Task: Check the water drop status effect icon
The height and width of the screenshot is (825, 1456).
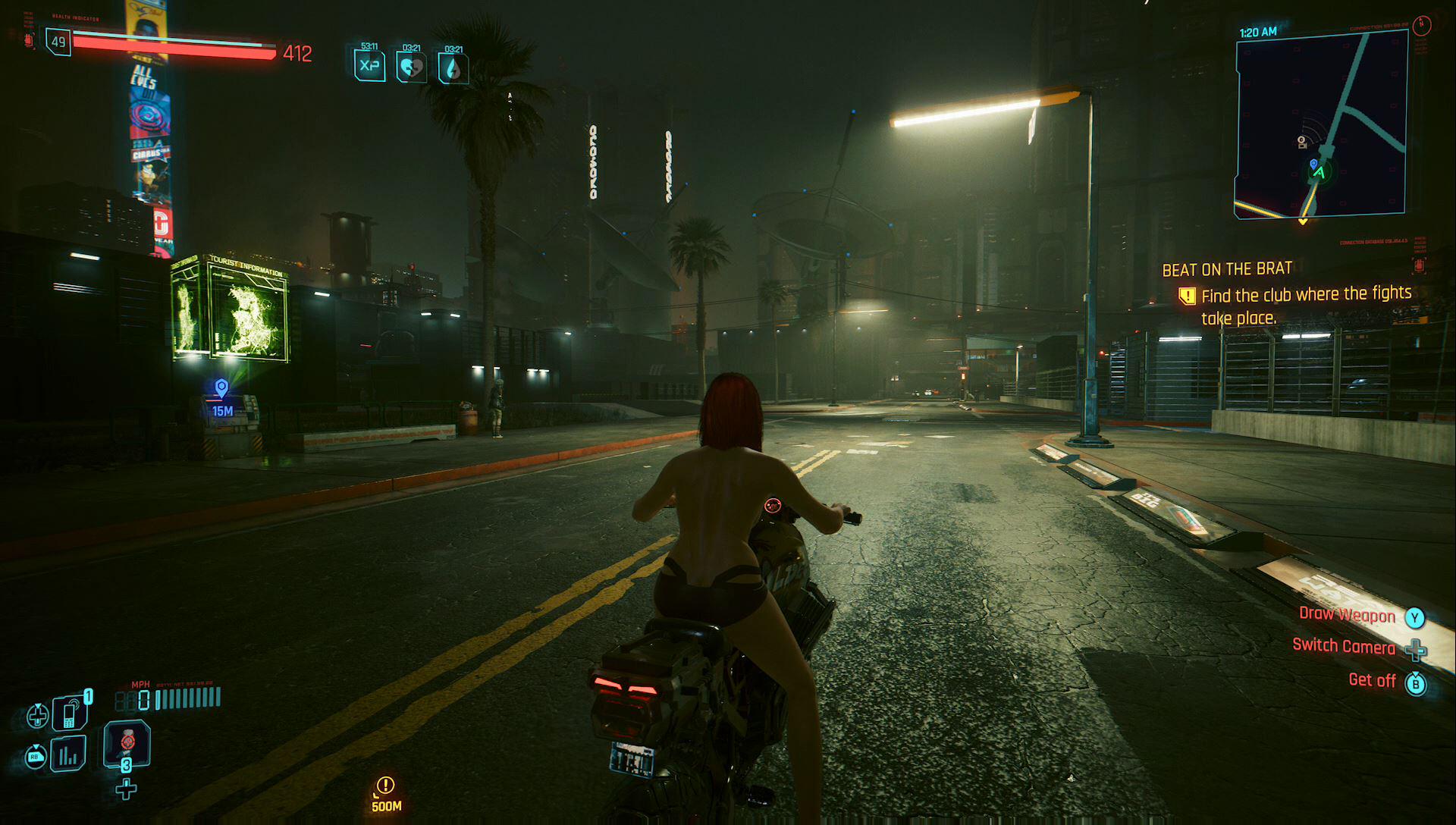Action: 453,68
